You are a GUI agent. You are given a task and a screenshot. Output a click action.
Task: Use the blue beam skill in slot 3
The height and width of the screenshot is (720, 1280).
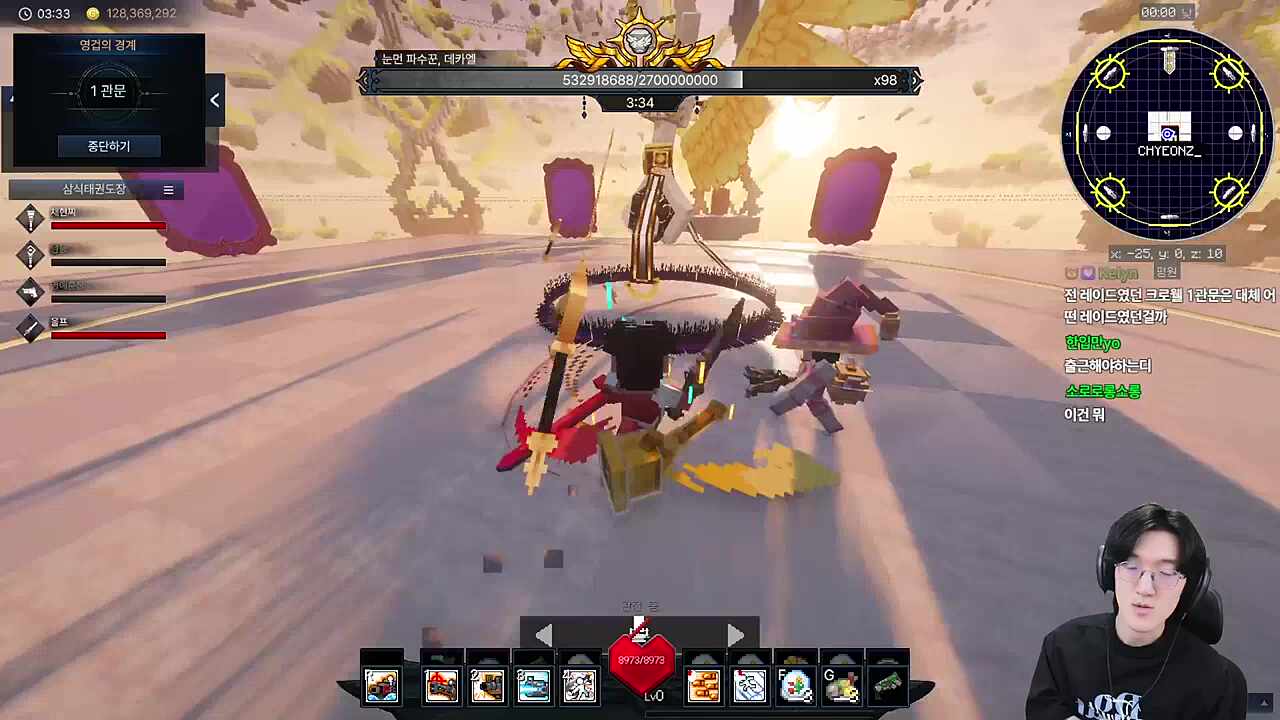(533, 685)
